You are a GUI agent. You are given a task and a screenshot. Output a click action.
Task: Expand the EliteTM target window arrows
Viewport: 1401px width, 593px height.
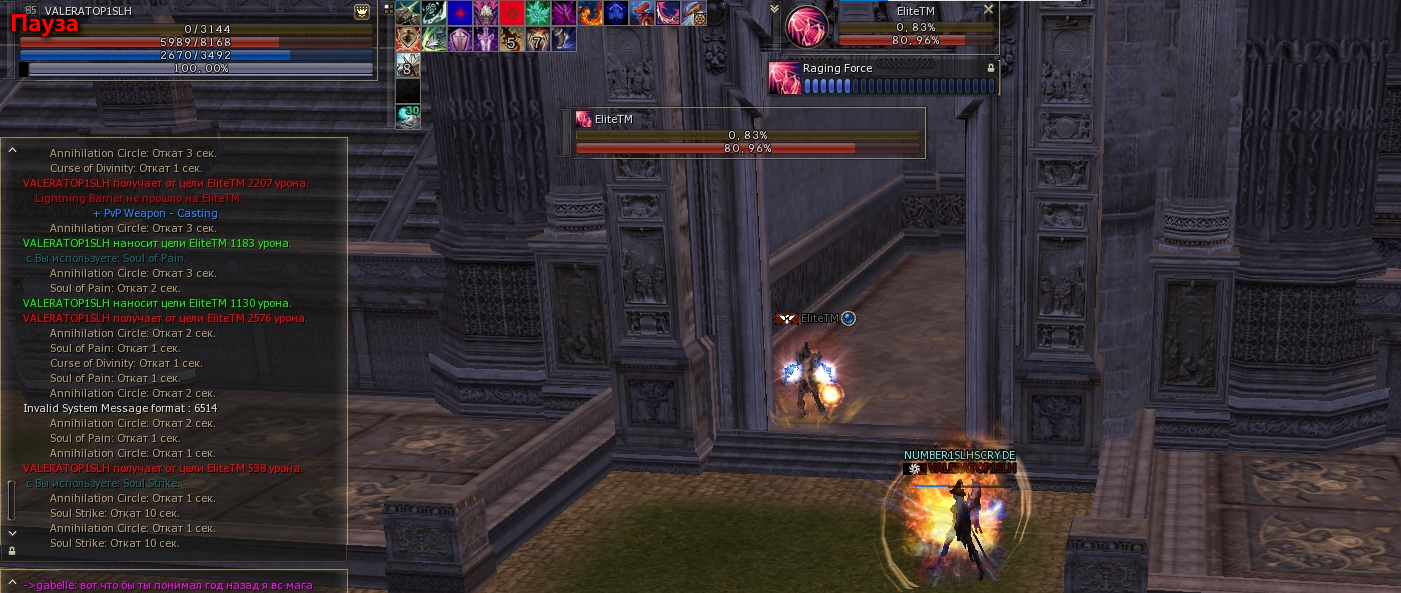point(774,9)
